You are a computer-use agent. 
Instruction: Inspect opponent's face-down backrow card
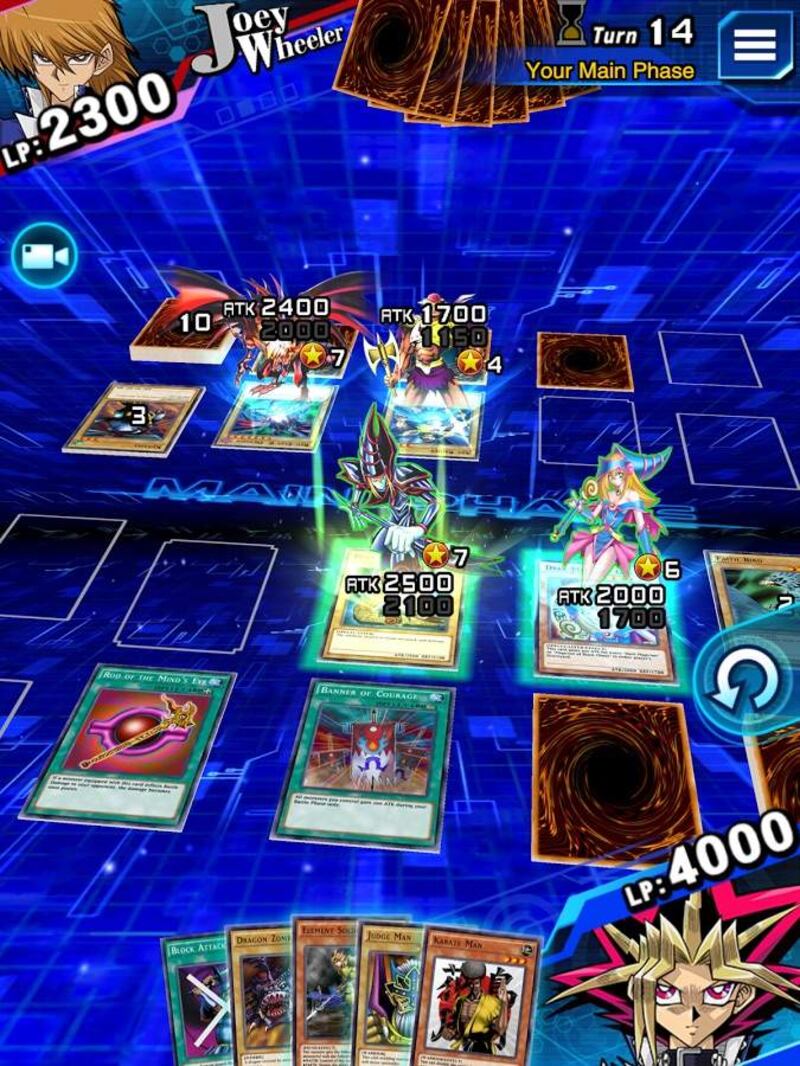585,361
